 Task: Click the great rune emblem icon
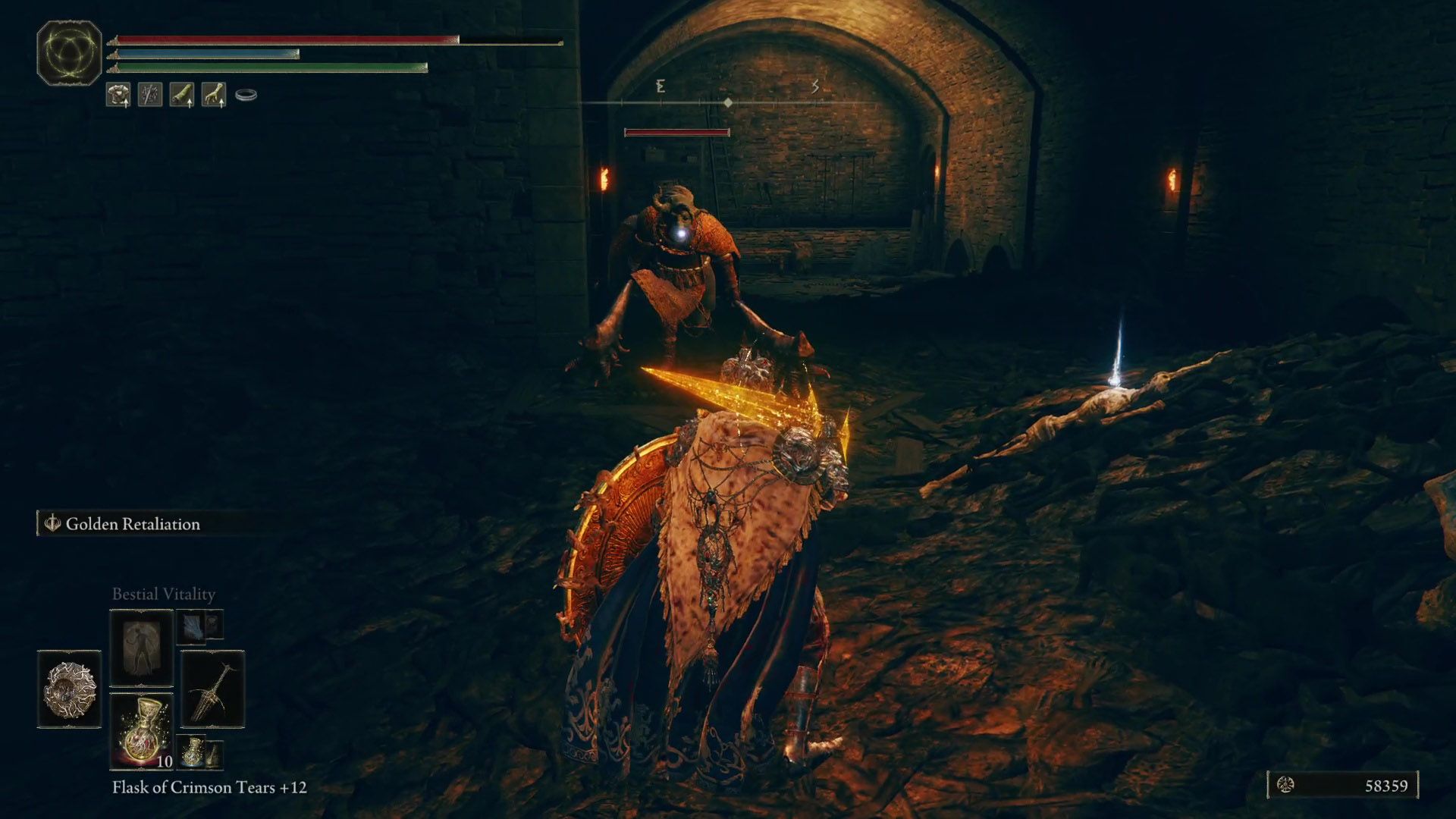pos(69,52)
